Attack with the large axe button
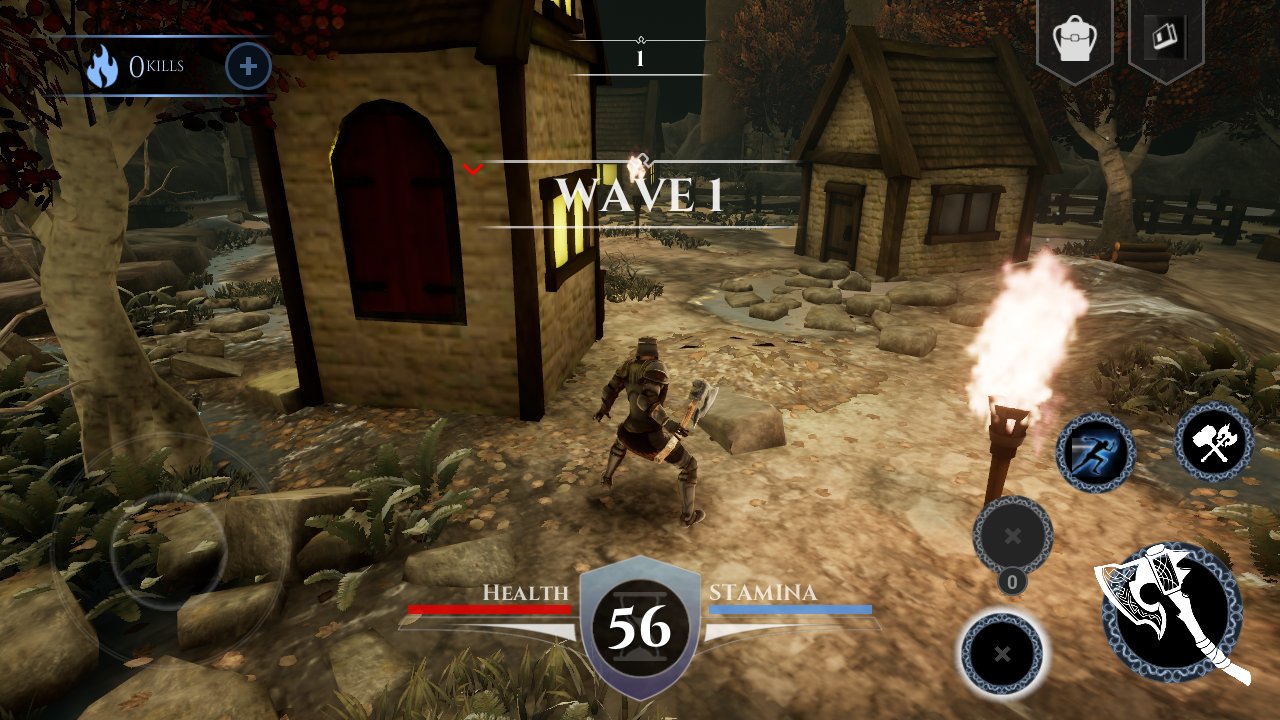The height and width of the screenshot is (720, 1280). pos(1171,612)
